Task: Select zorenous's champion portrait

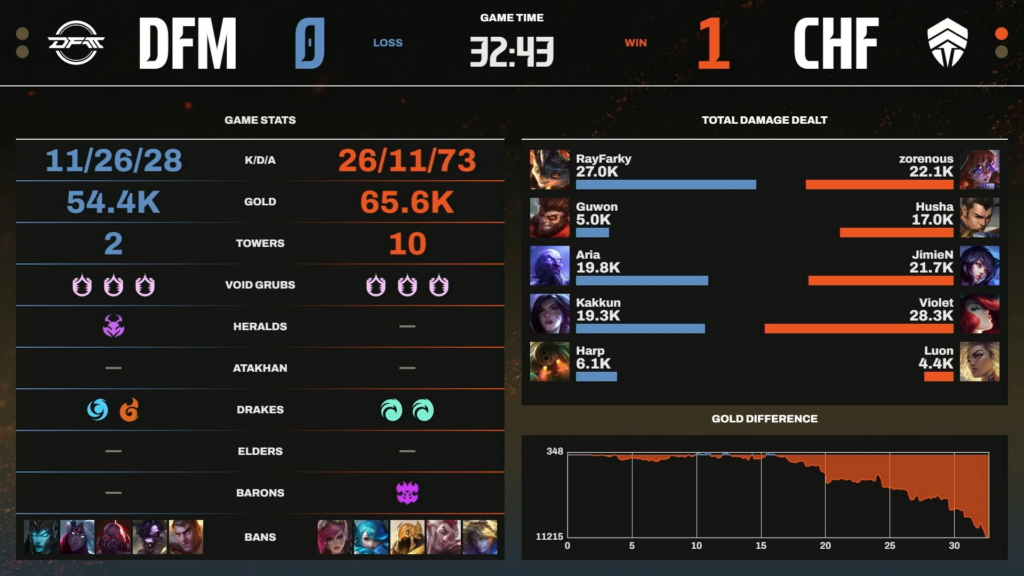Action: pos(979,169)
